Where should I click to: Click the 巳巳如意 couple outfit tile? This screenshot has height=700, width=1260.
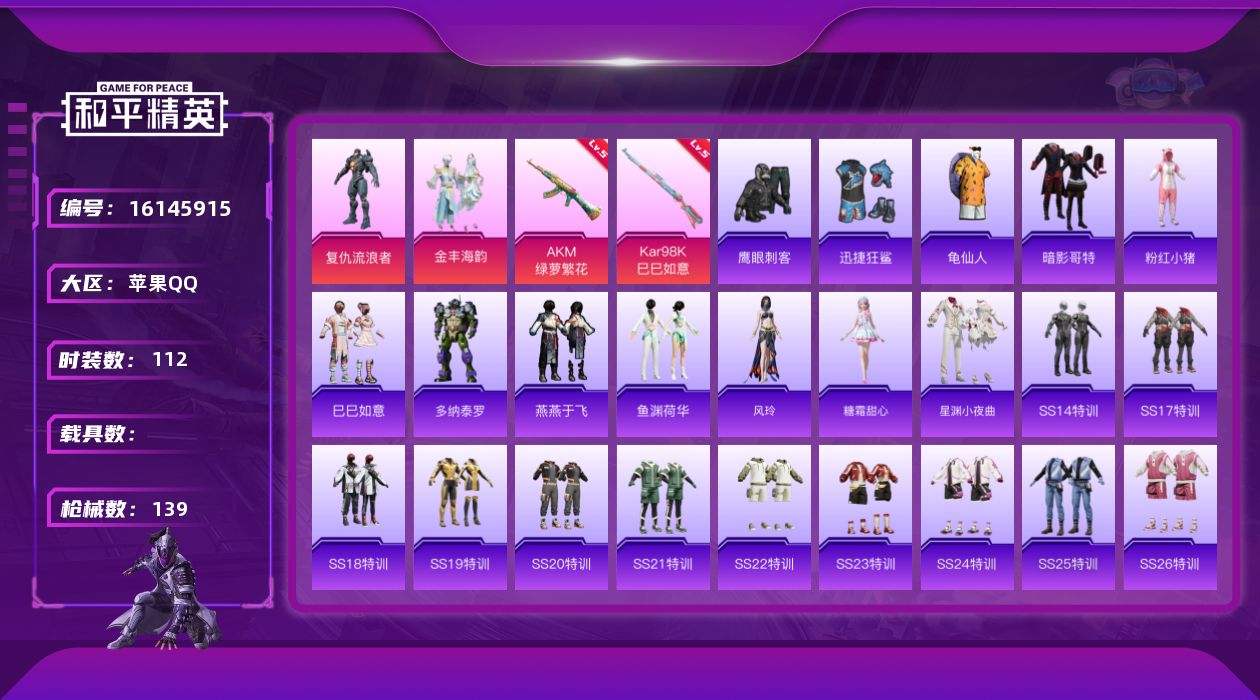pos(358,364)
